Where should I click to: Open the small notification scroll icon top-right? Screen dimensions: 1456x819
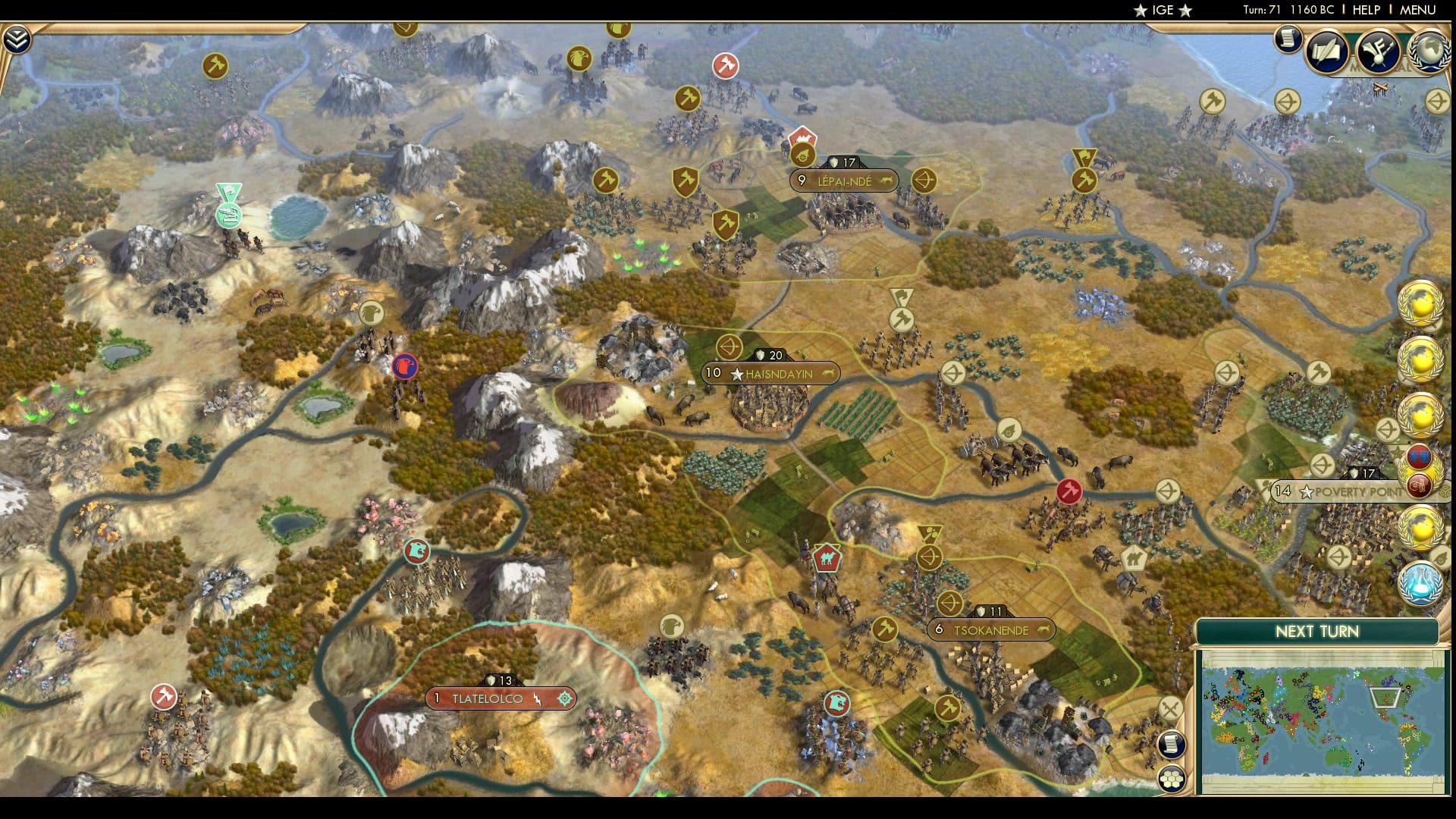(x=1288, y=40)
